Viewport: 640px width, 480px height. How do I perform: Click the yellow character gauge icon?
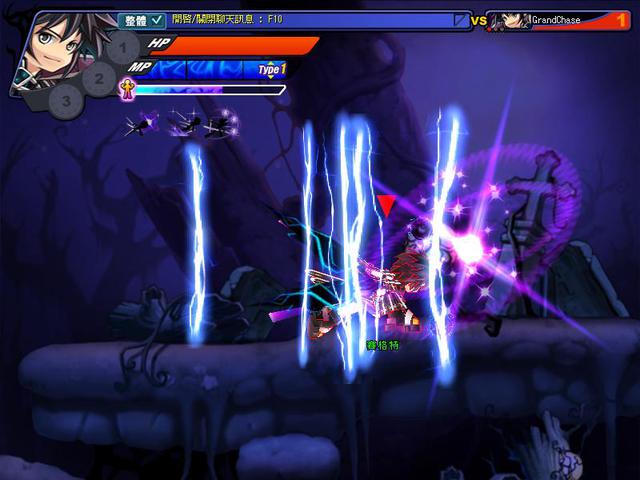[128, 88]
